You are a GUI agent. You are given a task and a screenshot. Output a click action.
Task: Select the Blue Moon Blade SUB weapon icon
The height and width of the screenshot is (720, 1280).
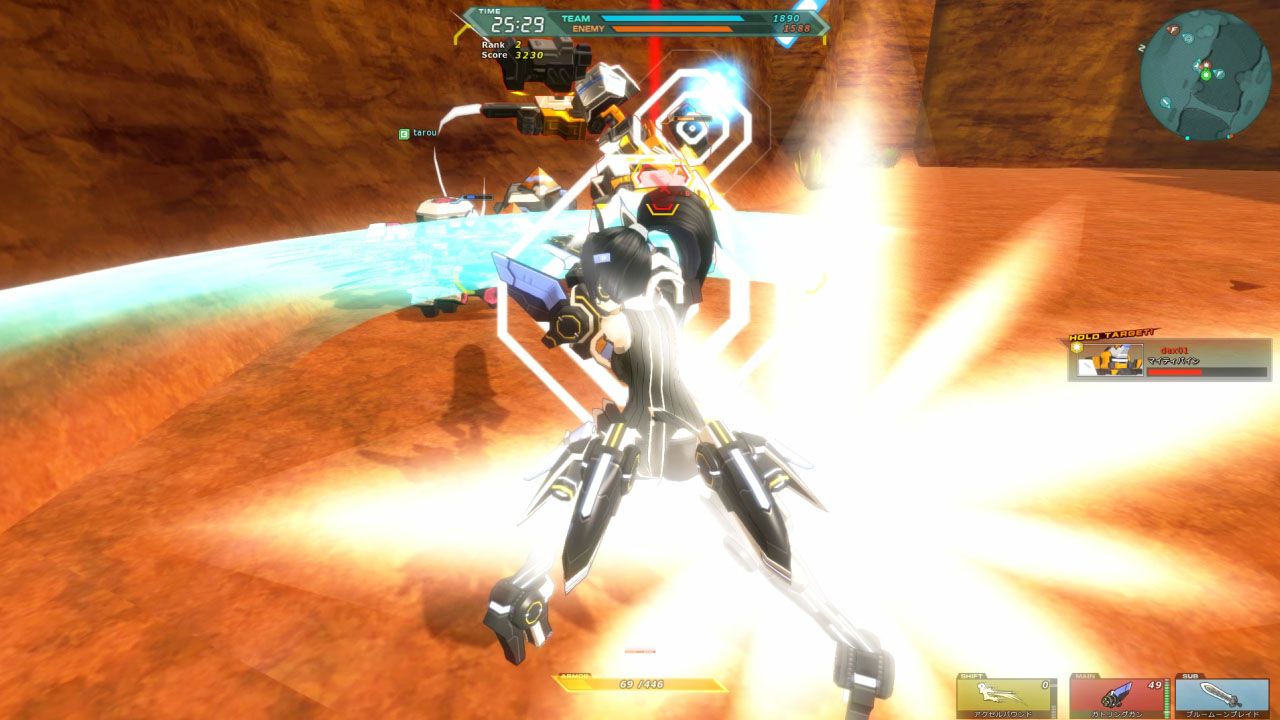point(1216,694)
